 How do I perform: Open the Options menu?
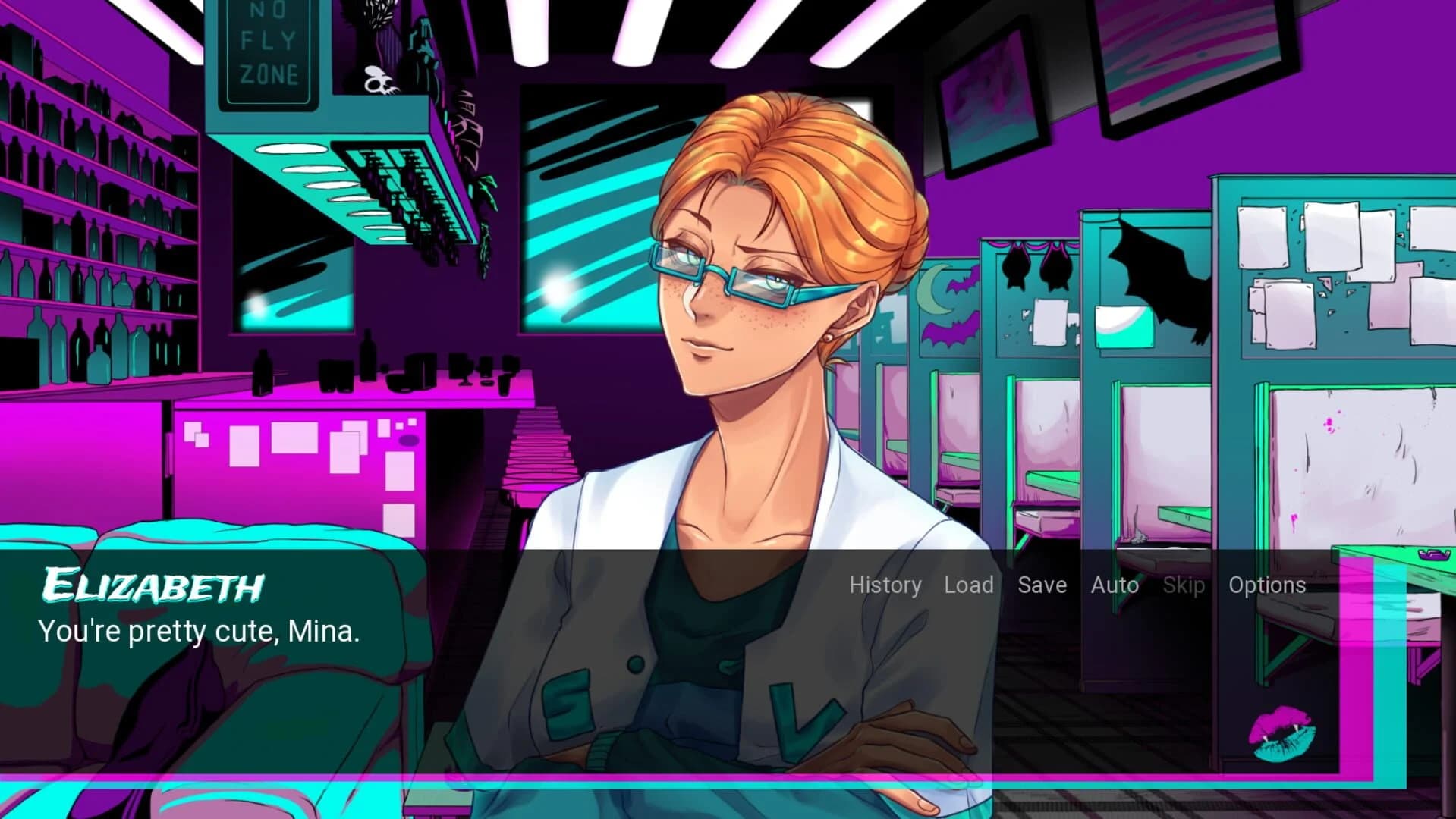coord(1267,585)
